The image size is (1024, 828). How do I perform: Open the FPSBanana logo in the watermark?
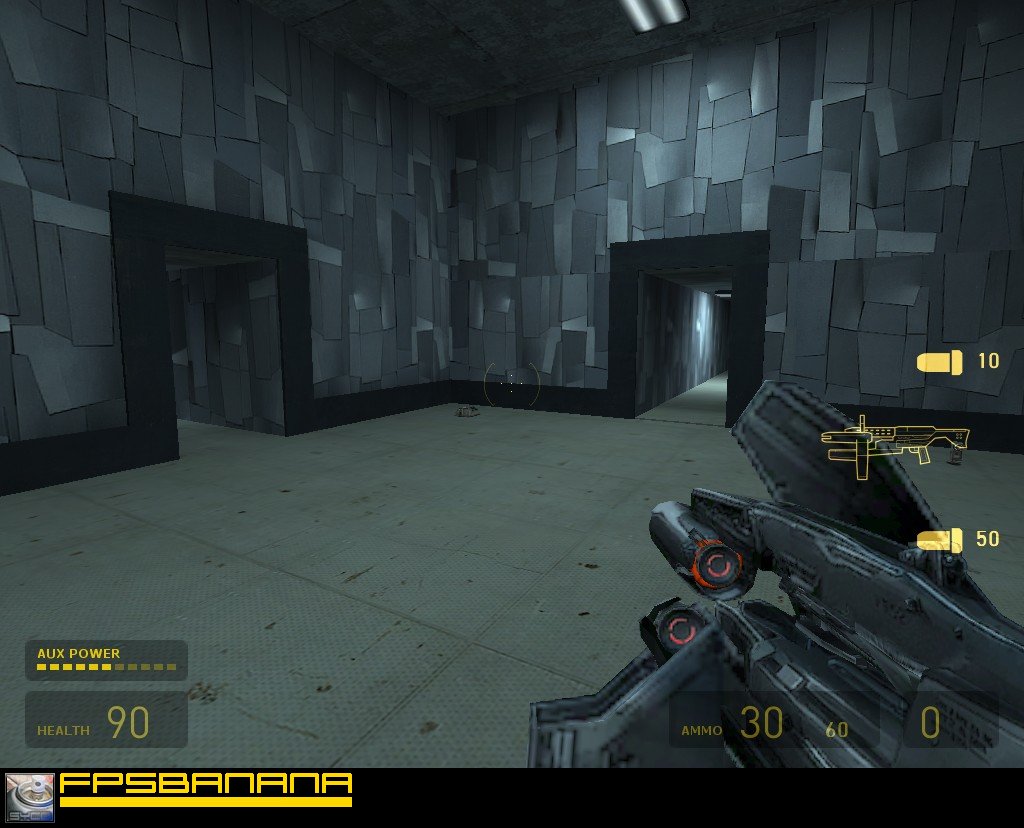[x=205, y=788]
